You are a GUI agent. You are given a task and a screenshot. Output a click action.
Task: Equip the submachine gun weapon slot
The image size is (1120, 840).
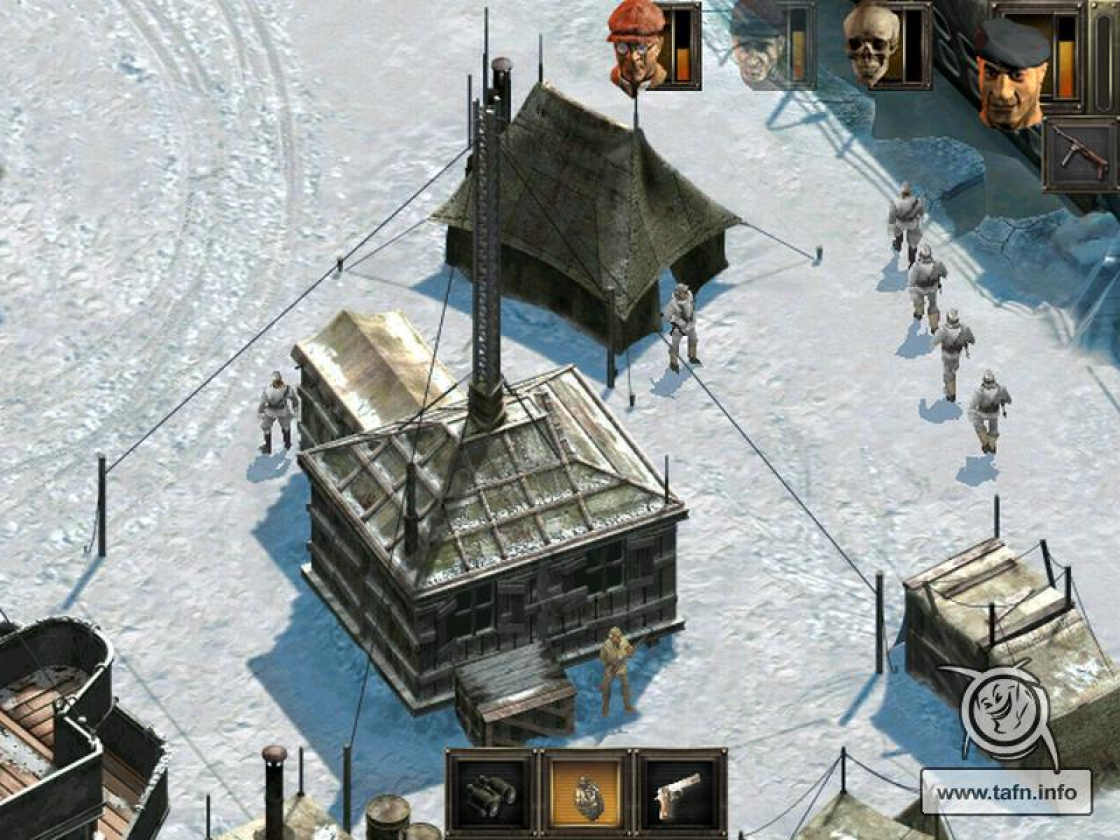pyautogui.click(x=1078, y=154)
